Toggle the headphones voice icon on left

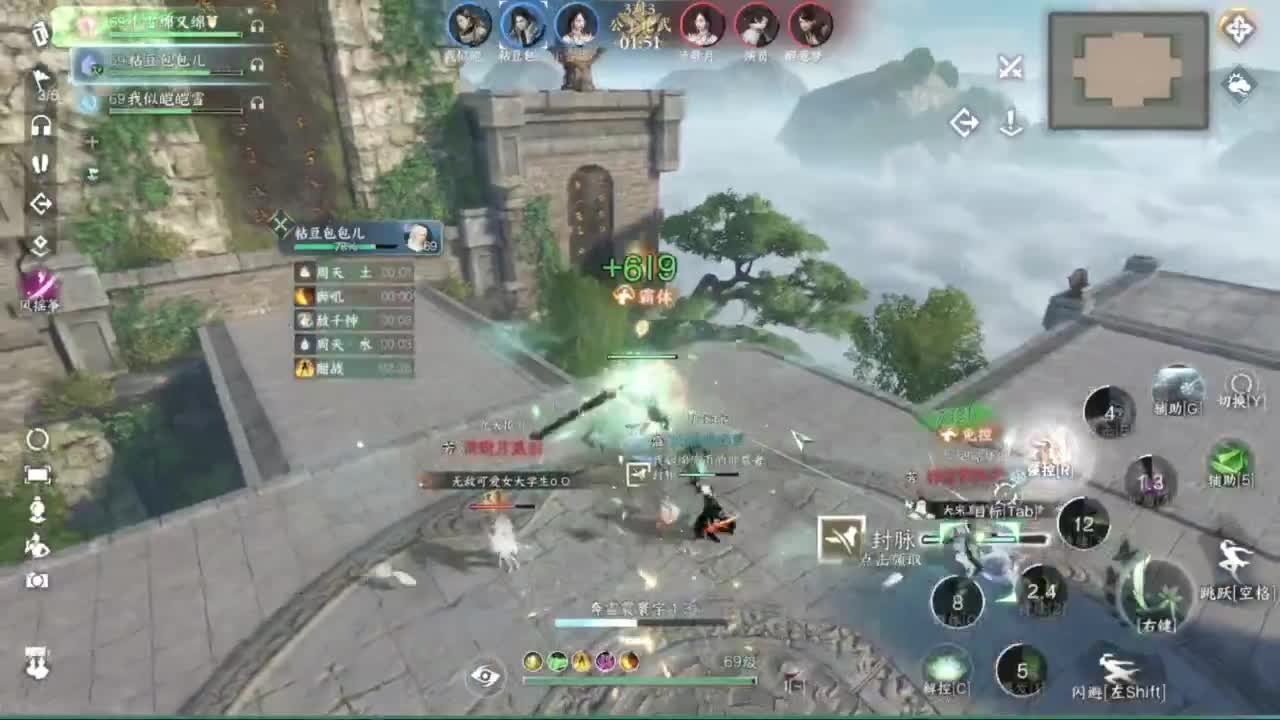pos(41,125)
